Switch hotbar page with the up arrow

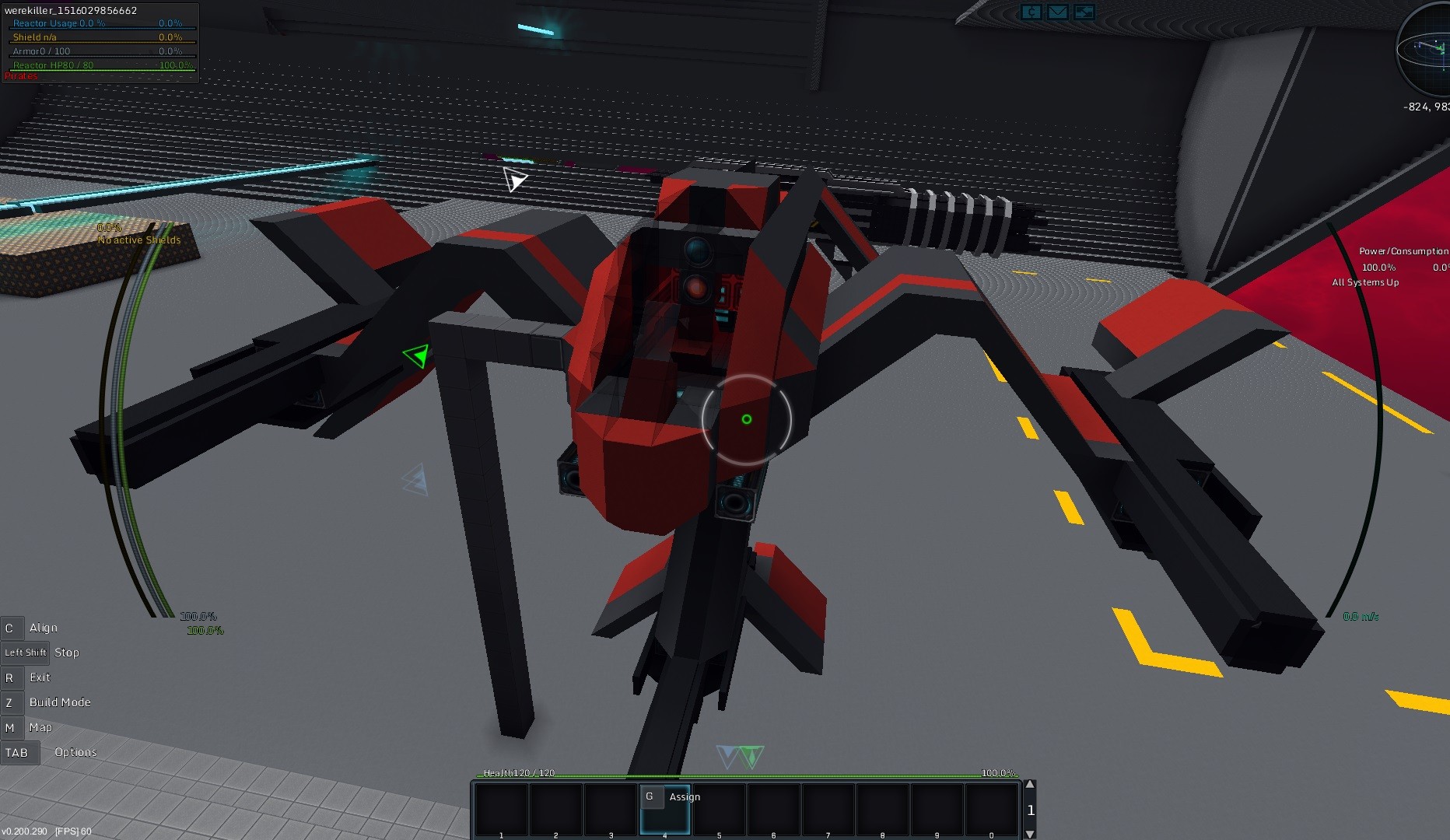pos(1030,785)
